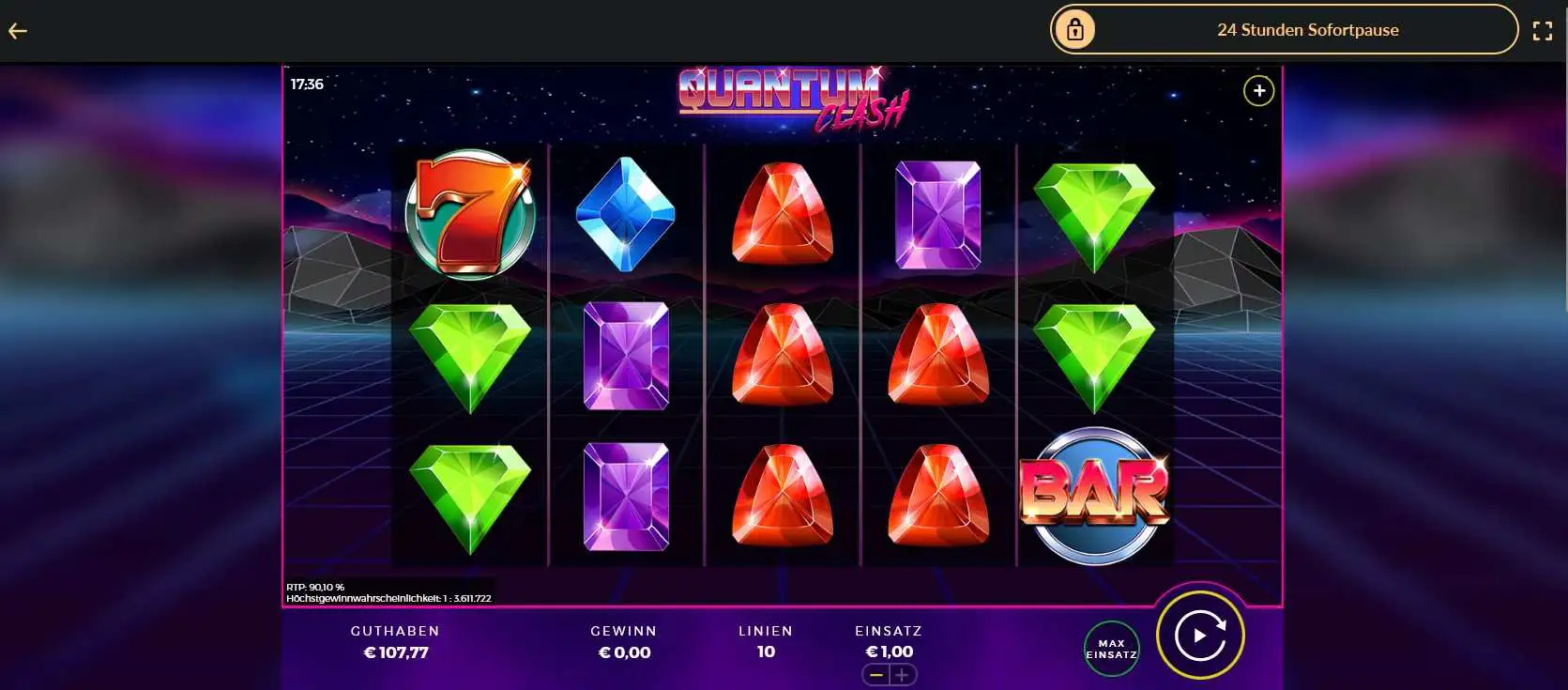Toggle fullscreen mode
This screenshot has height=690, width=1568.
point(1542,31)
